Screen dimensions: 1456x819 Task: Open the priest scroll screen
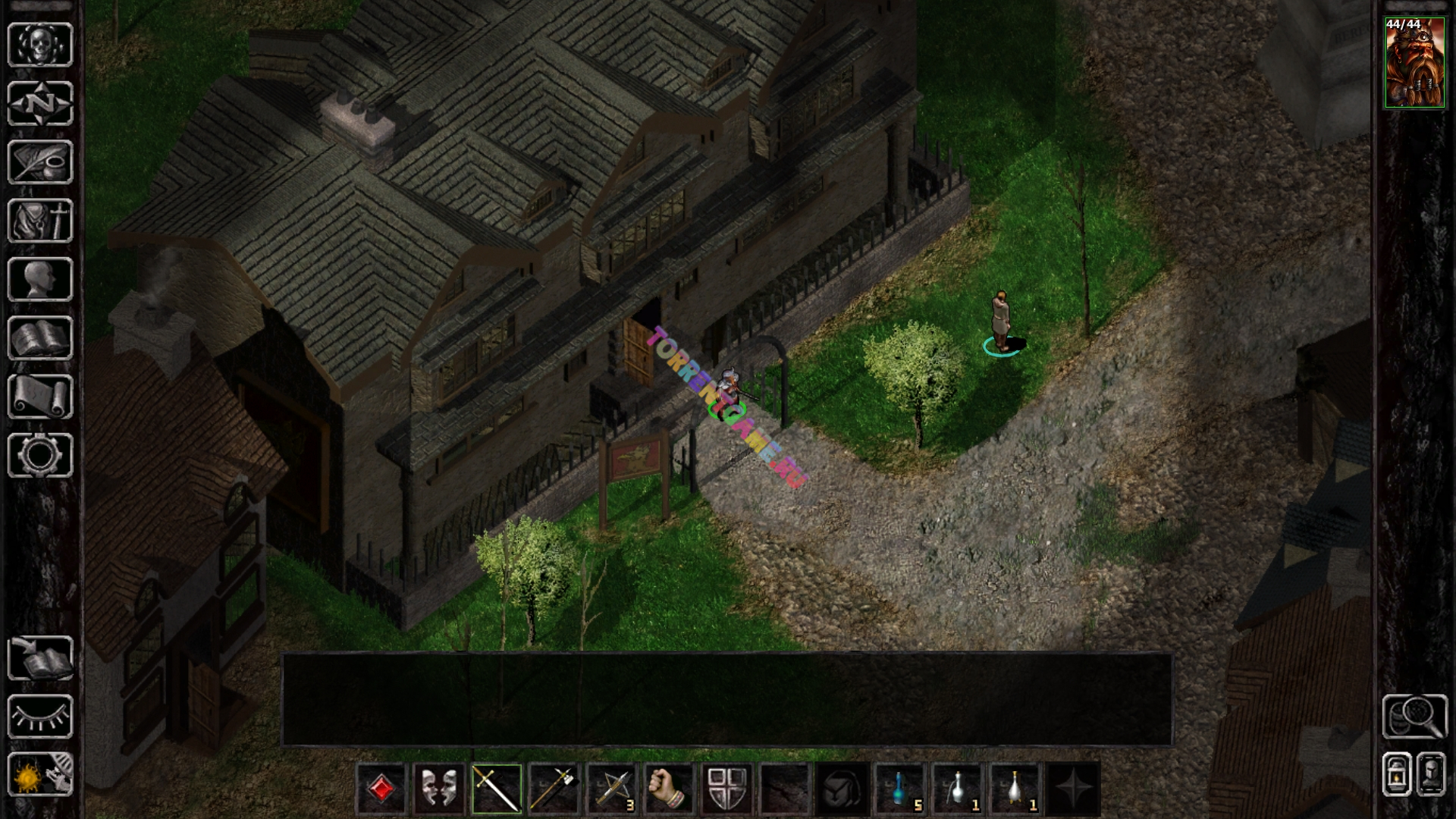point(40,397)
